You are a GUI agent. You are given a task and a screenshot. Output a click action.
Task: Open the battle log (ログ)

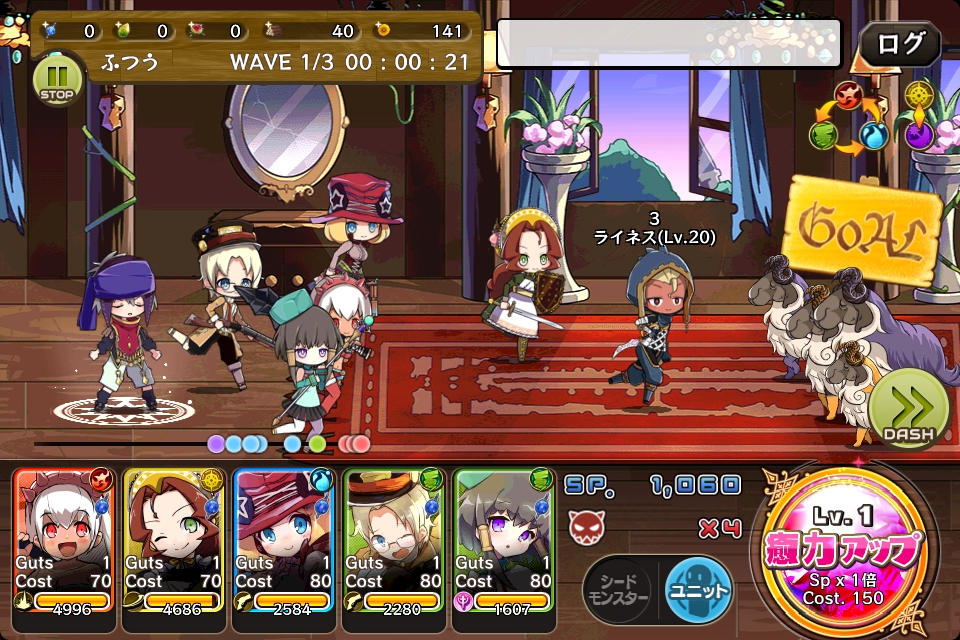pyautogui.click(x=900, y=44)
